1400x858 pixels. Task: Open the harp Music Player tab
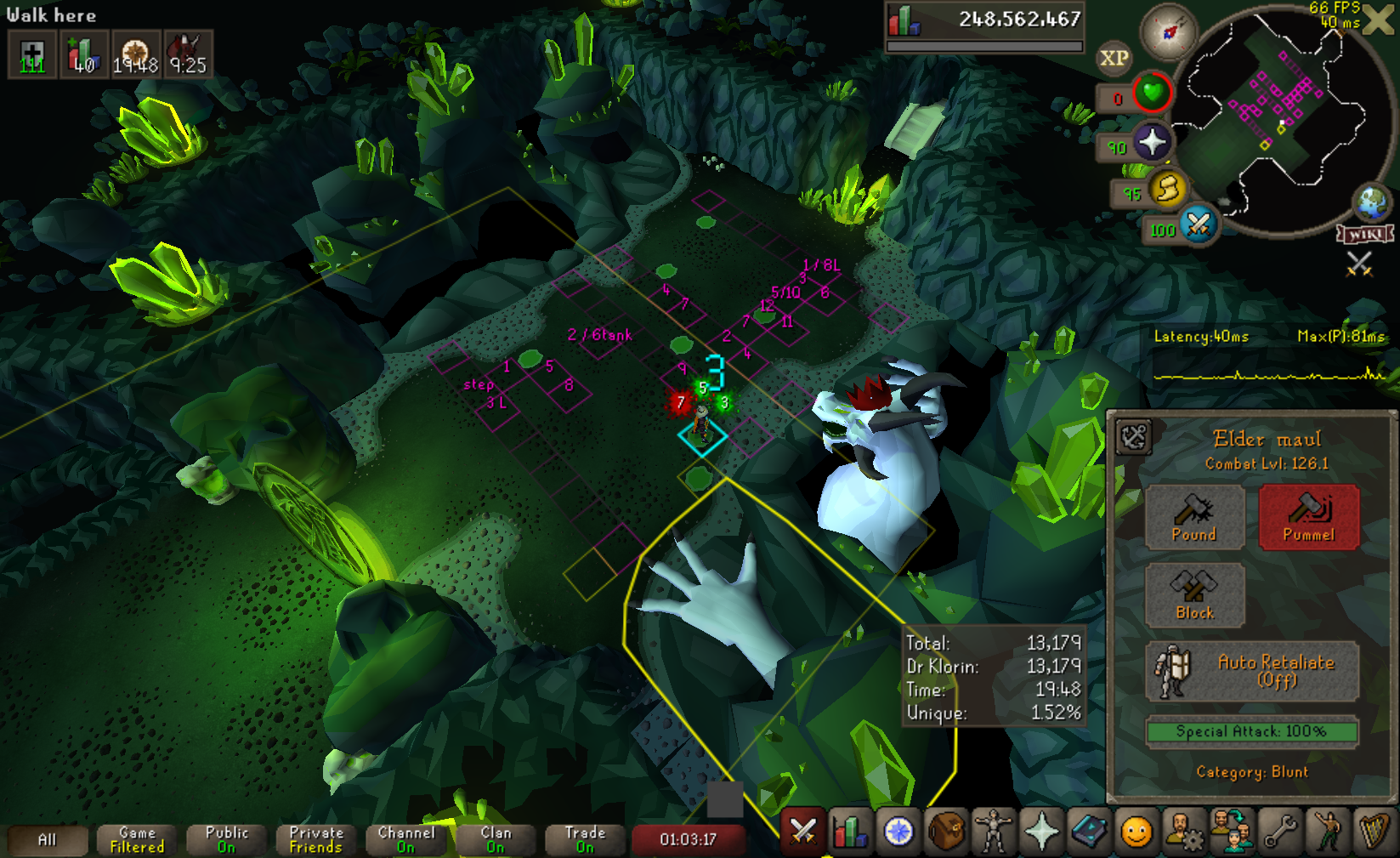point(1374,832)
